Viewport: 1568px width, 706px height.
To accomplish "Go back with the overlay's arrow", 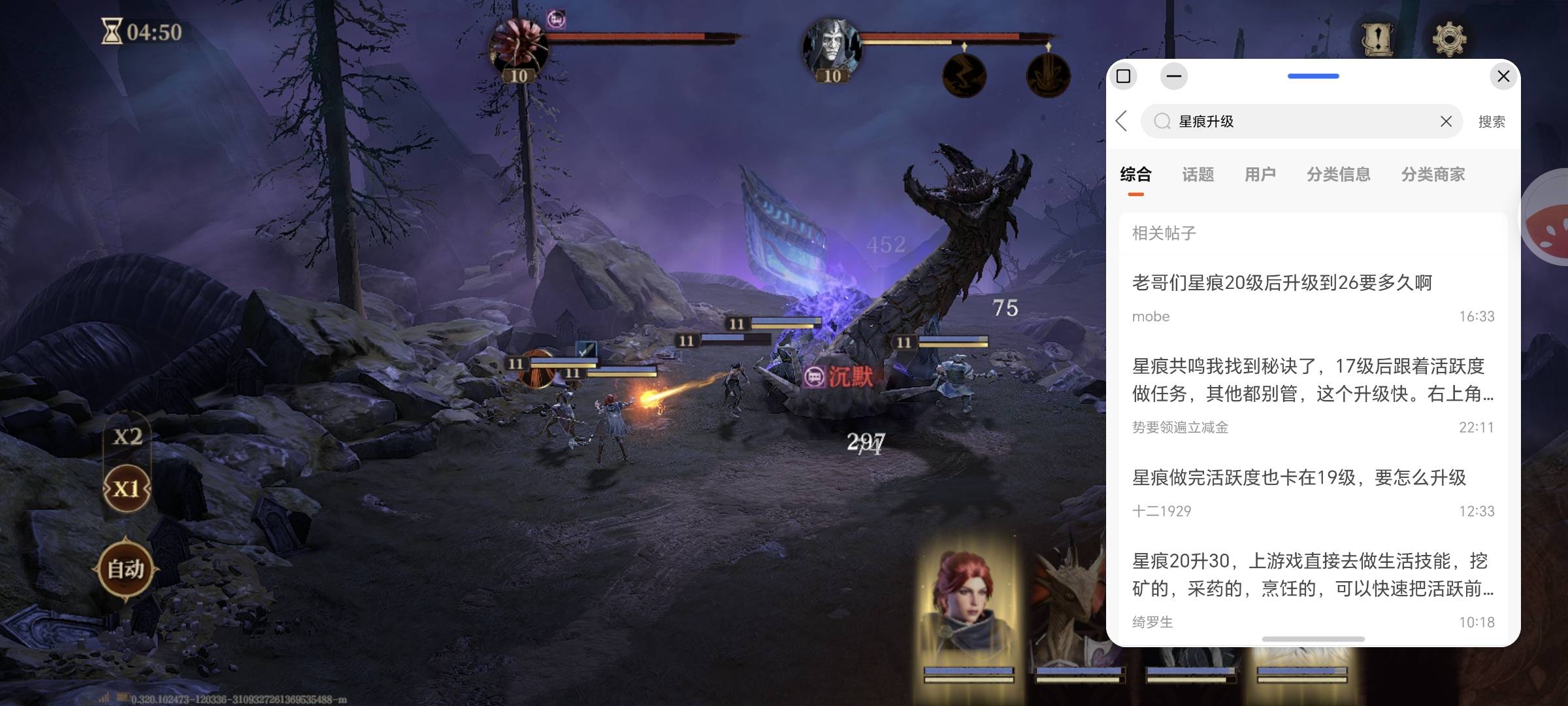I will (1122, 121).
